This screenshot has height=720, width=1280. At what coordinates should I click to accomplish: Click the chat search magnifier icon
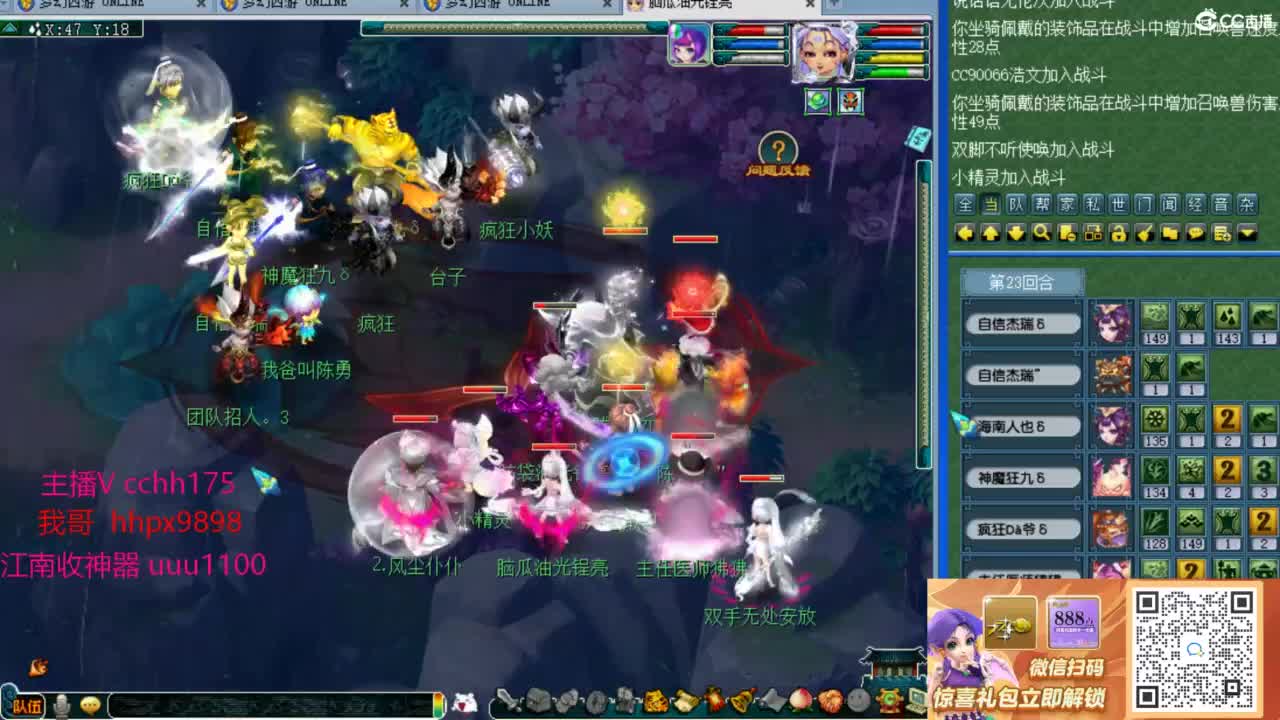coord(1040,230)
